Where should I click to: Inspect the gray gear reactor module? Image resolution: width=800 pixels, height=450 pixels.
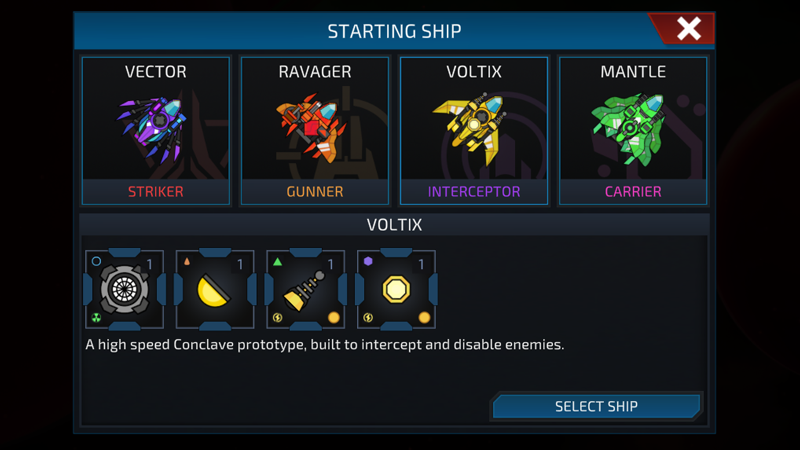(125, 290)
